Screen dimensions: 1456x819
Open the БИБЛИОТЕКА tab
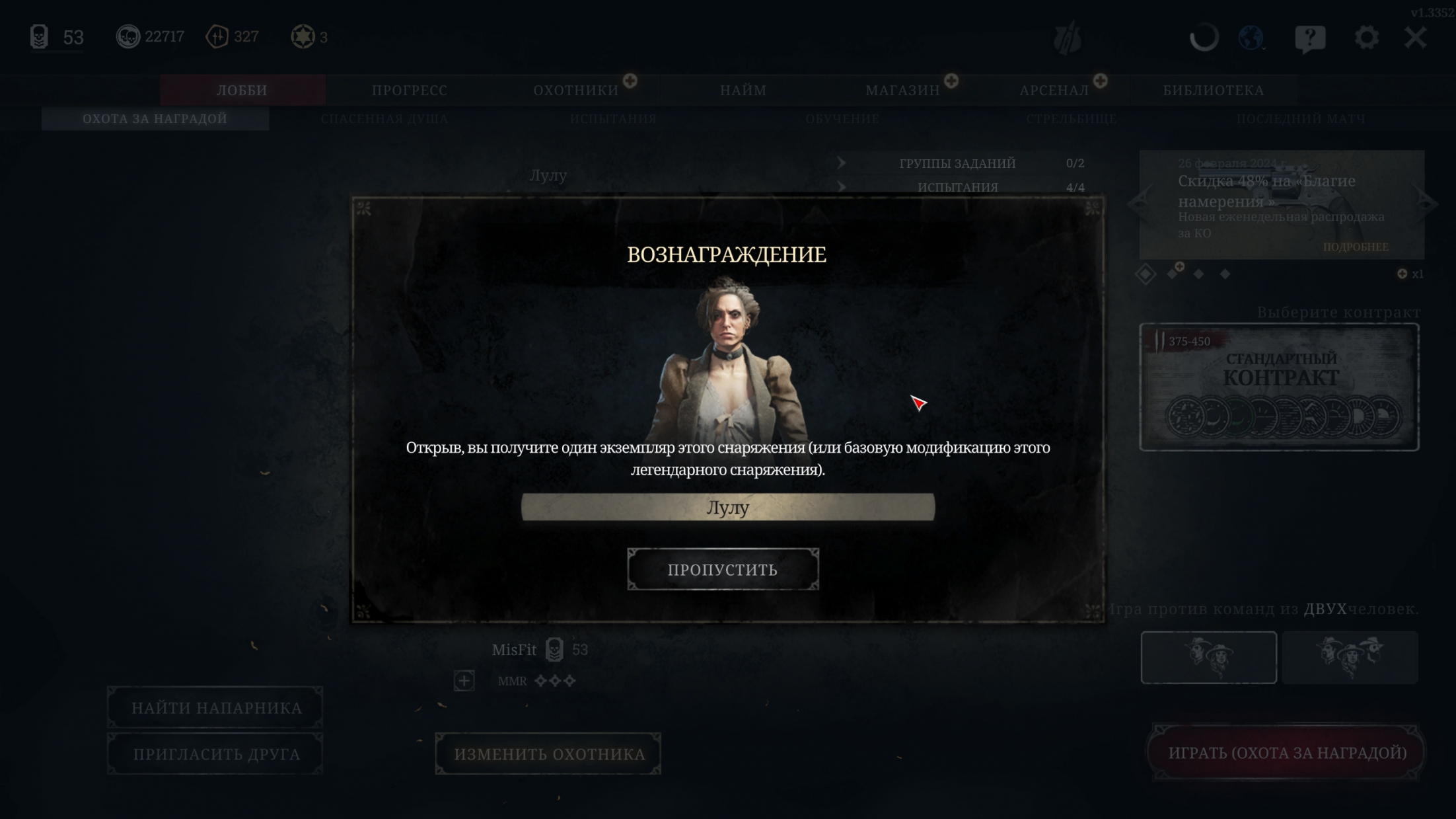(1214, 91)
